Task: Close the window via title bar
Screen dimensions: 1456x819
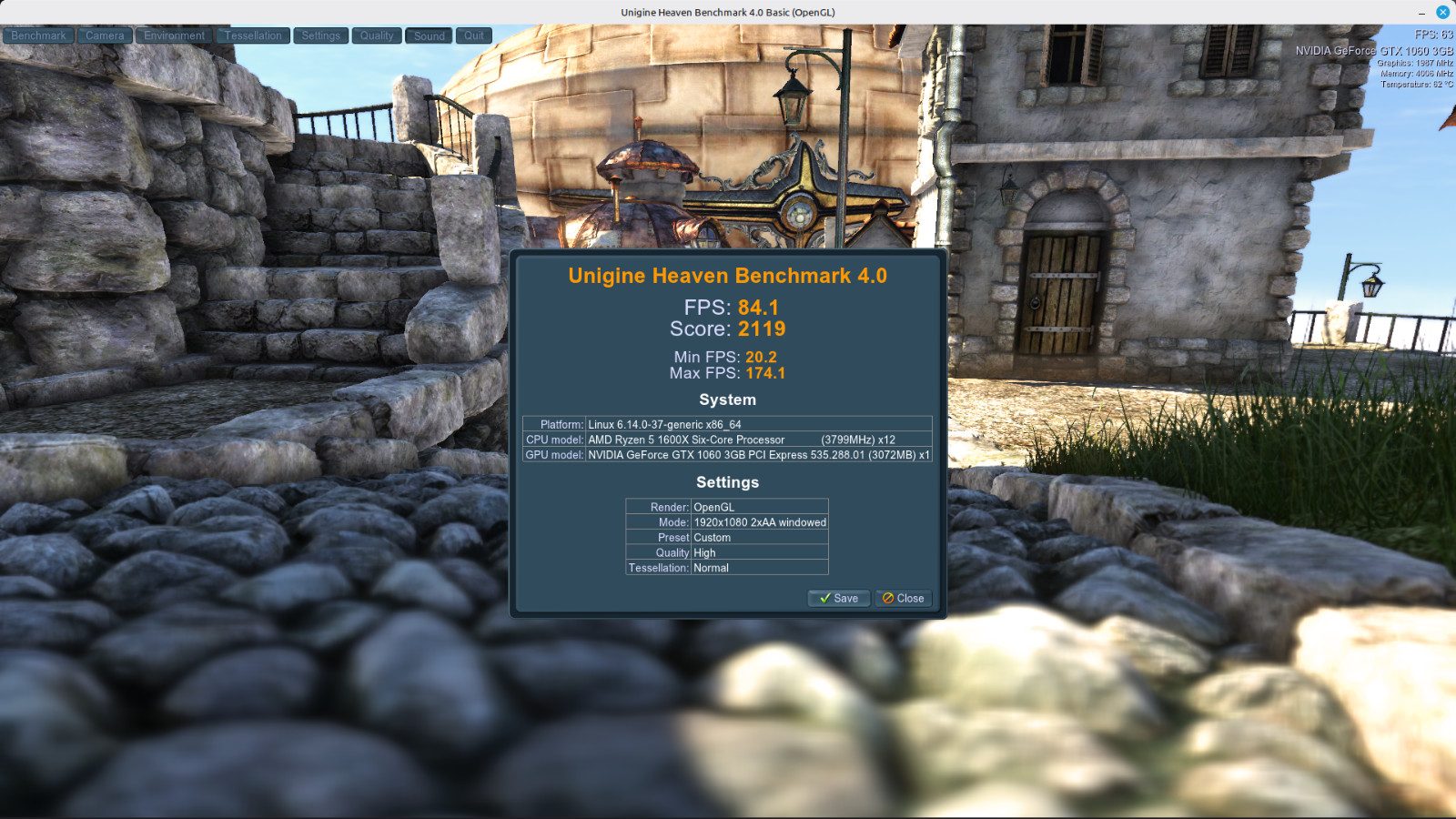Action: click(x=1442, y=12)
